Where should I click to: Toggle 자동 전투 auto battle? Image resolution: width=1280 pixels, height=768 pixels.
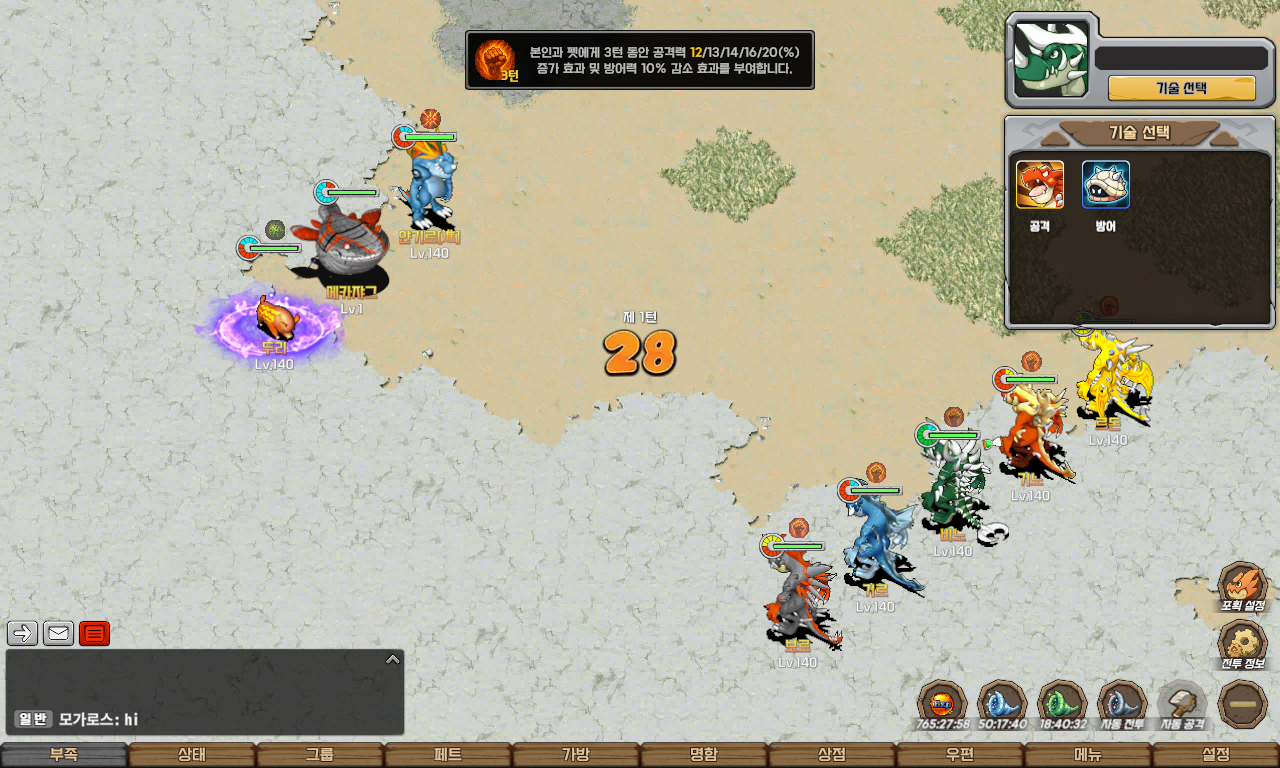coord(1122,703)
